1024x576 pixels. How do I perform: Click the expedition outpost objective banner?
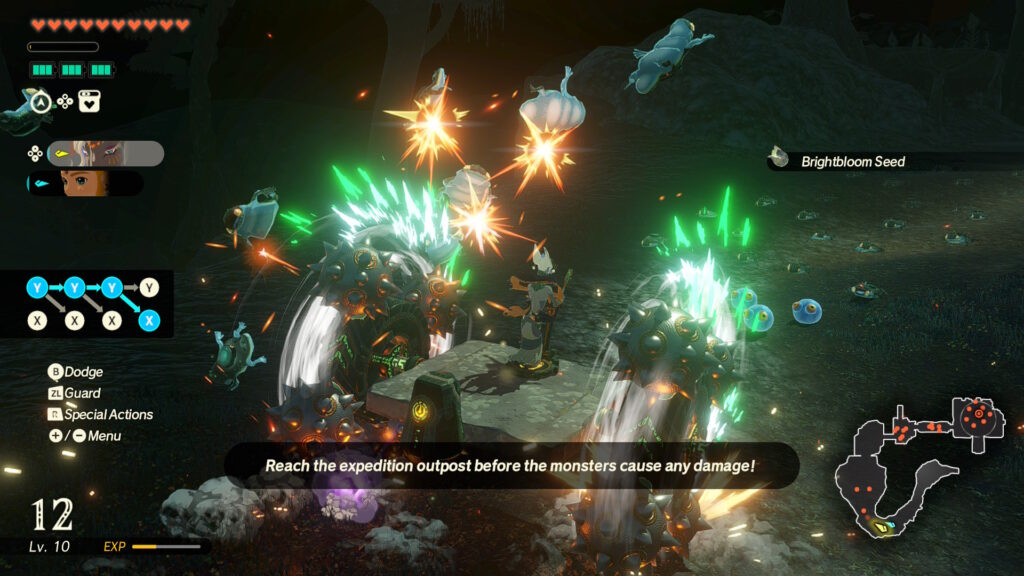click(510, 466)
